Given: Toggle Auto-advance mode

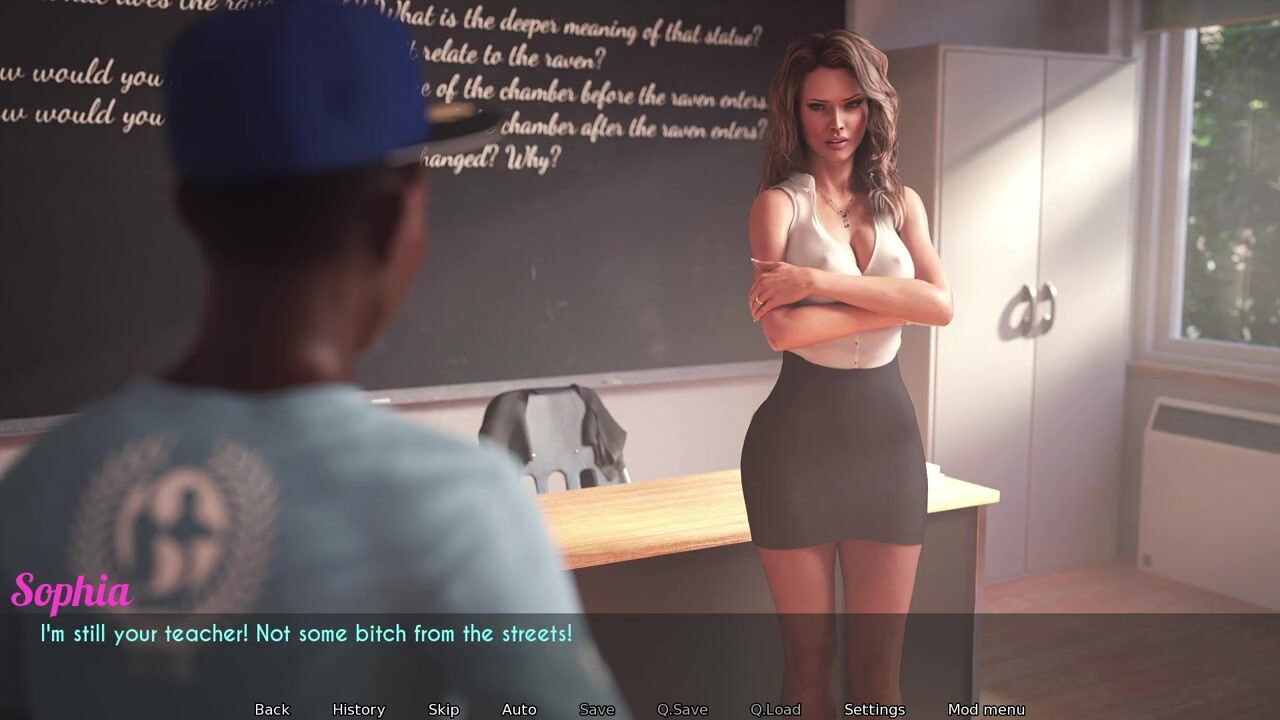Looking at the screenshot, I should [x=519, y=709].
